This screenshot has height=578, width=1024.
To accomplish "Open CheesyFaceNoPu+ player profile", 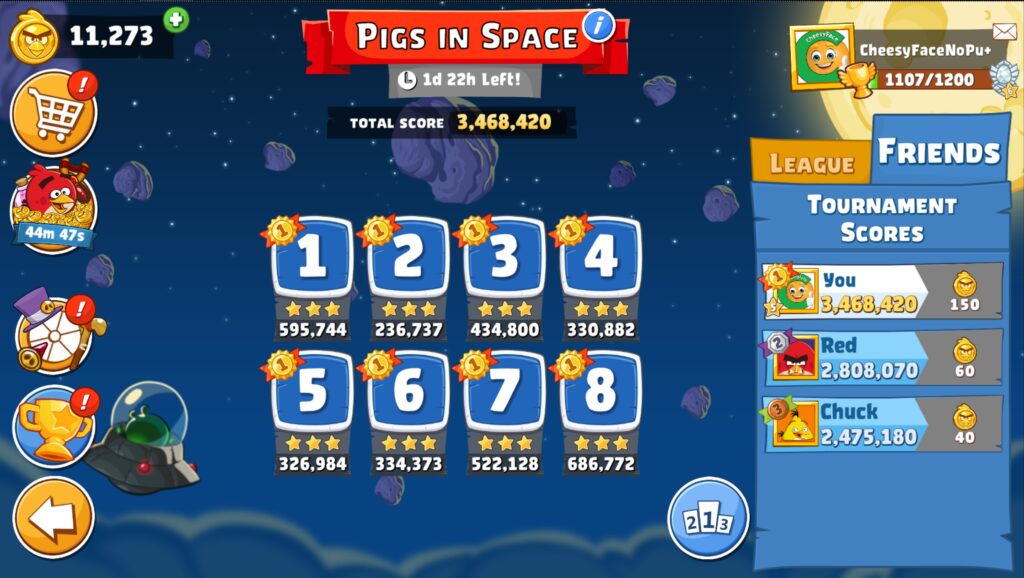I will 822,57.
